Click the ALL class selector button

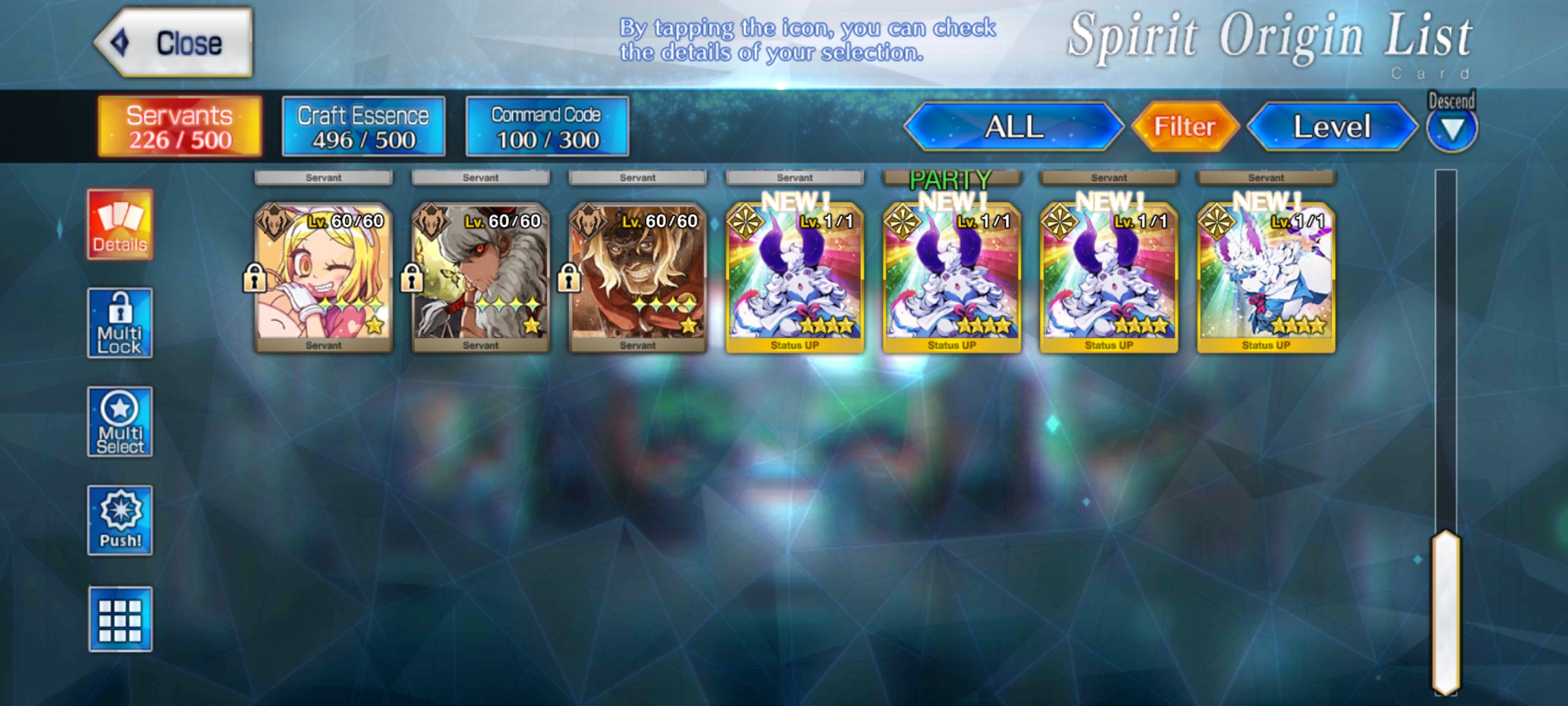coord(1013,127)
